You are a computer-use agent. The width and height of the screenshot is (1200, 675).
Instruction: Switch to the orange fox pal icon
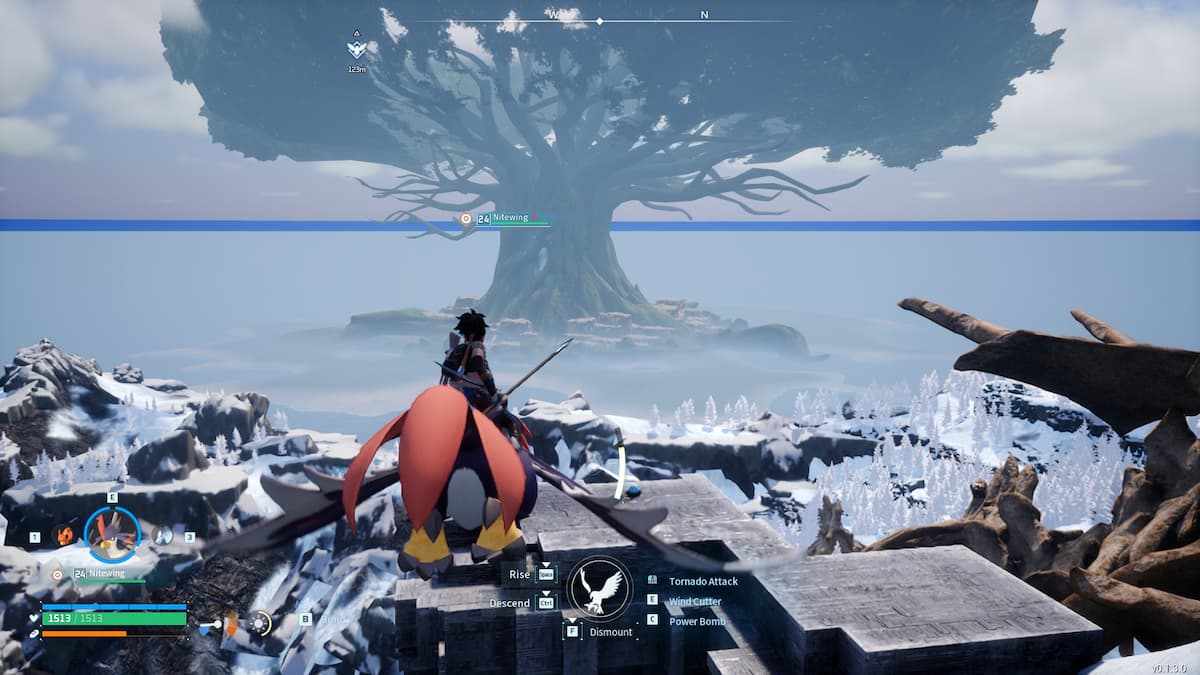[x=64, y=536]
